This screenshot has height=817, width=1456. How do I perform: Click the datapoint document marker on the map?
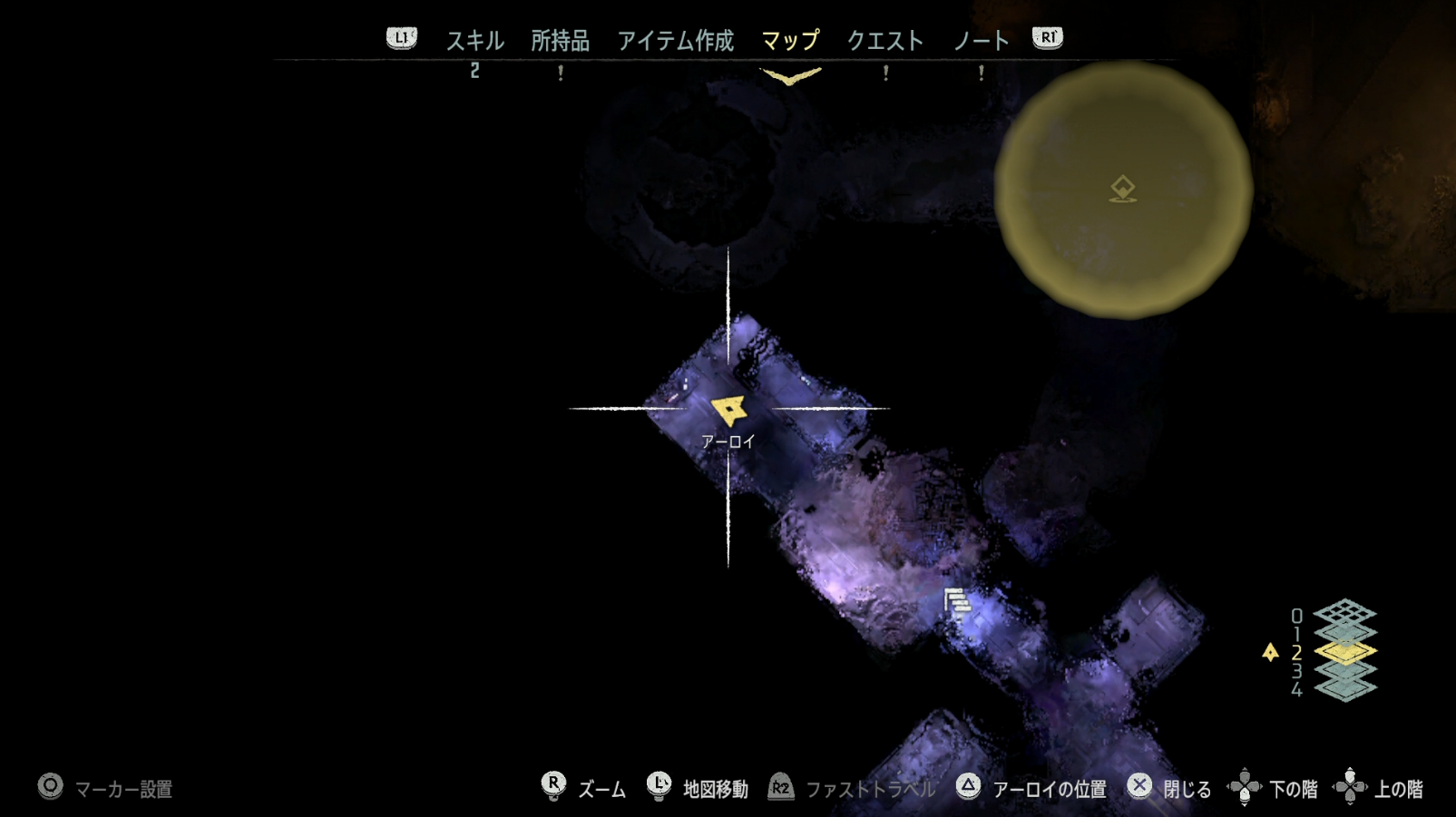tap(955, 600)
